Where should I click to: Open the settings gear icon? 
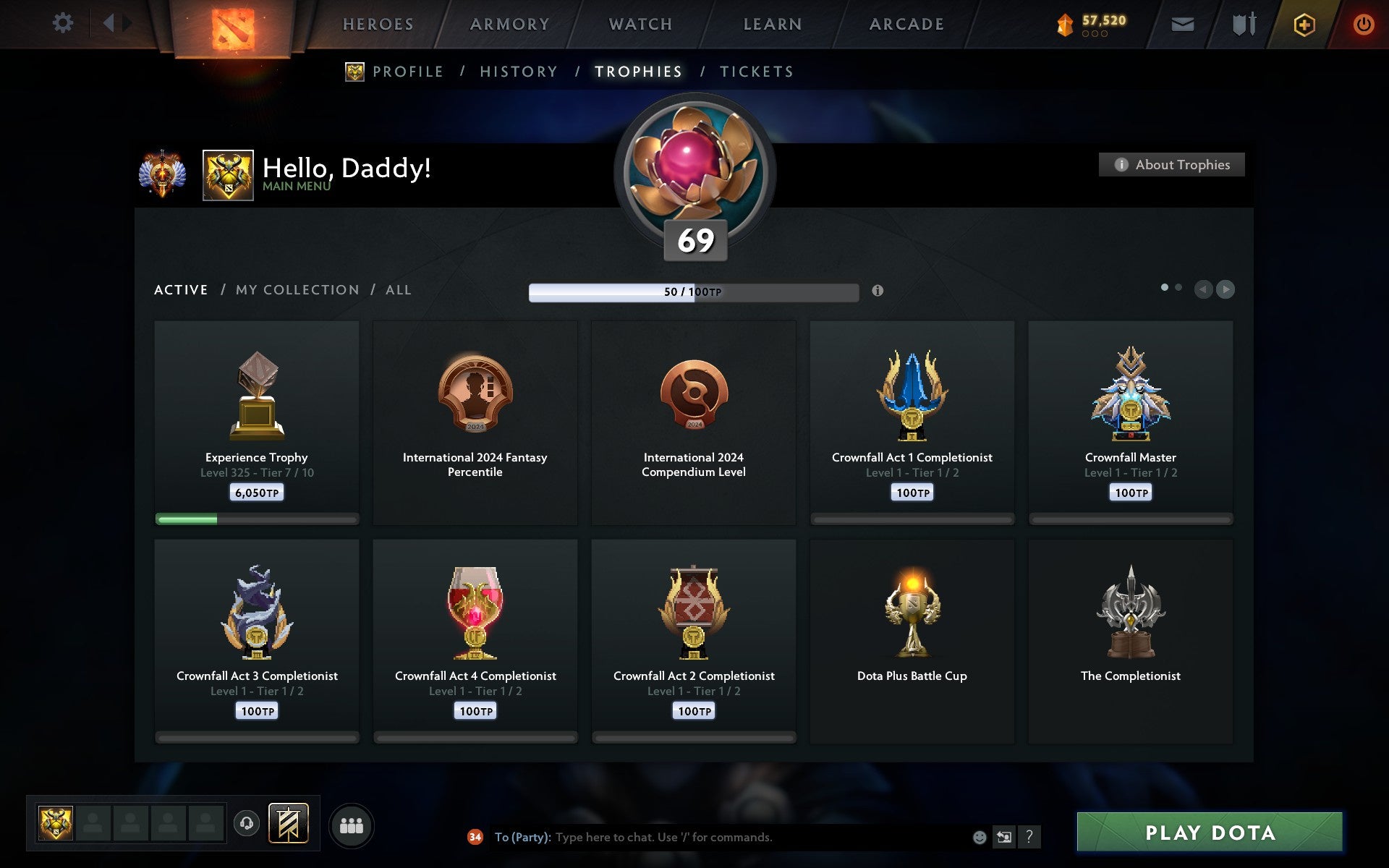[63, 22]
